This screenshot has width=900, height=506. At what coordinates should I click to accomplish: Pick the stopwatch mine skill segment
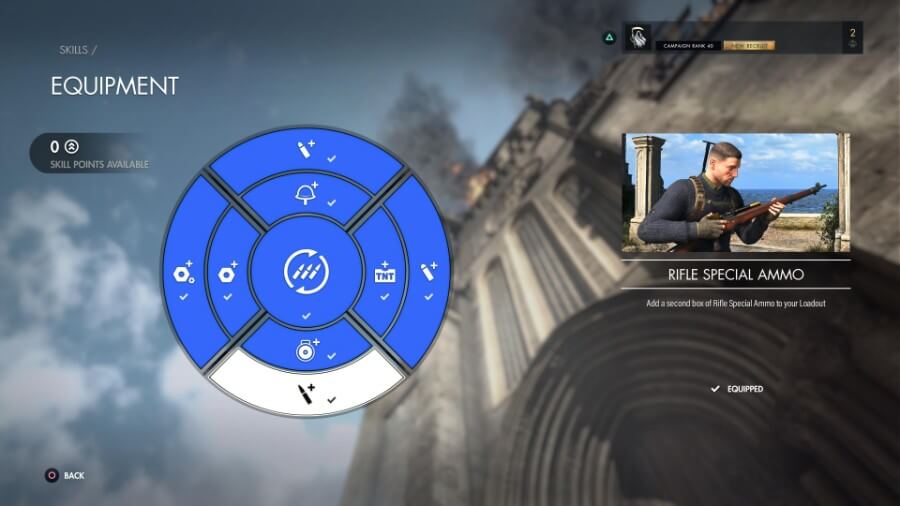(x=306, y=348)
